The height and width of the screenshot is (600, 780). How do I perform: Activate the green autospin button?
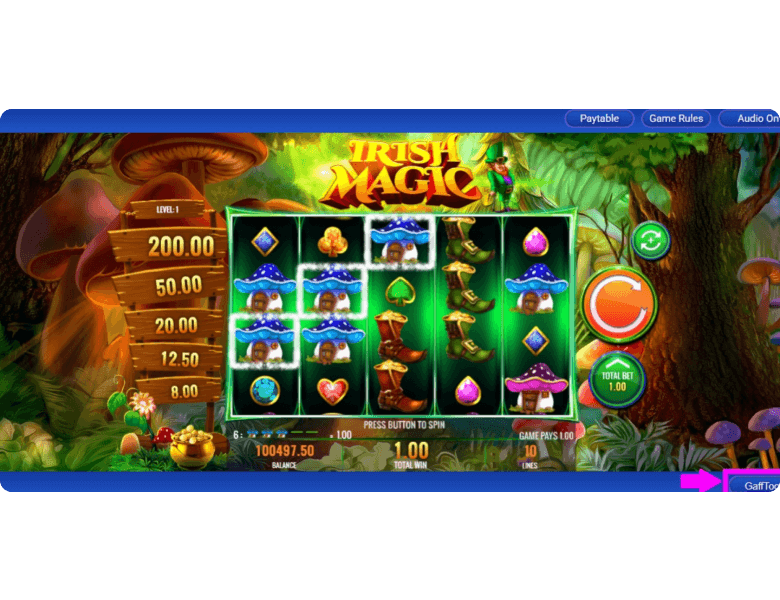[x=651, y=241]
